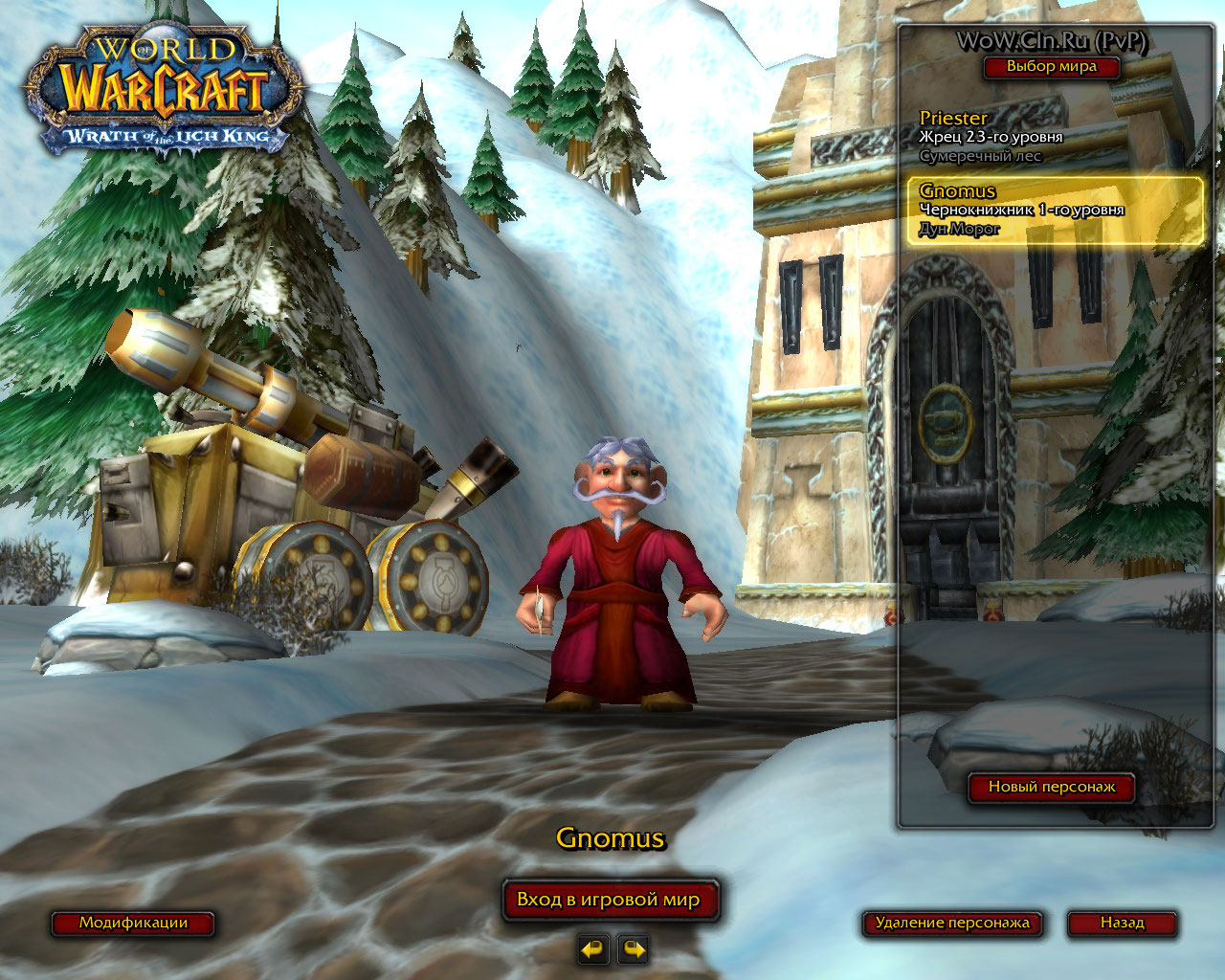Screen dimensions: 1225x980
Task: Click the "Выбор мира" realm selection button
Action: point(1051,67)
